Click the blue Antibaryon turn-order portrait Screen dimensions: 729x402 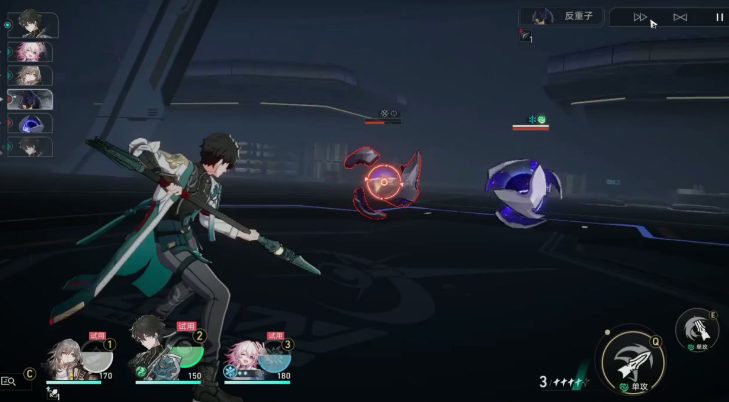click(32, 123)
